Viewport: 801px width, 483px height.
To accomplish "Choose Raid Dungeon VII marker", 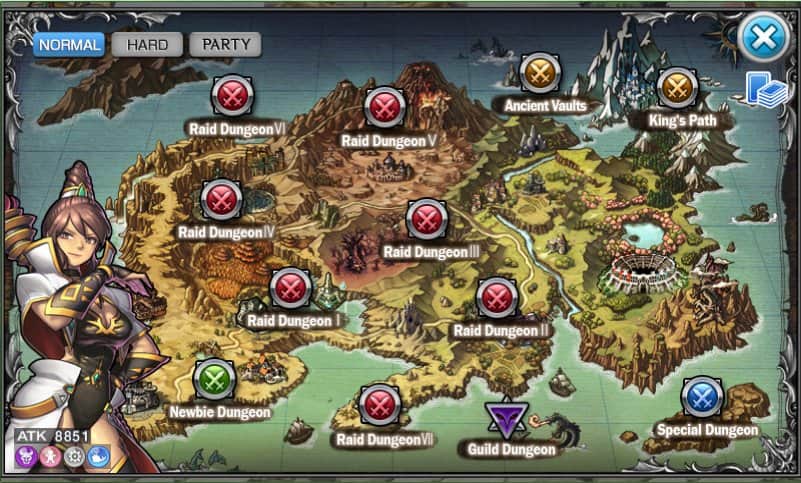I will tap(379, 405).
